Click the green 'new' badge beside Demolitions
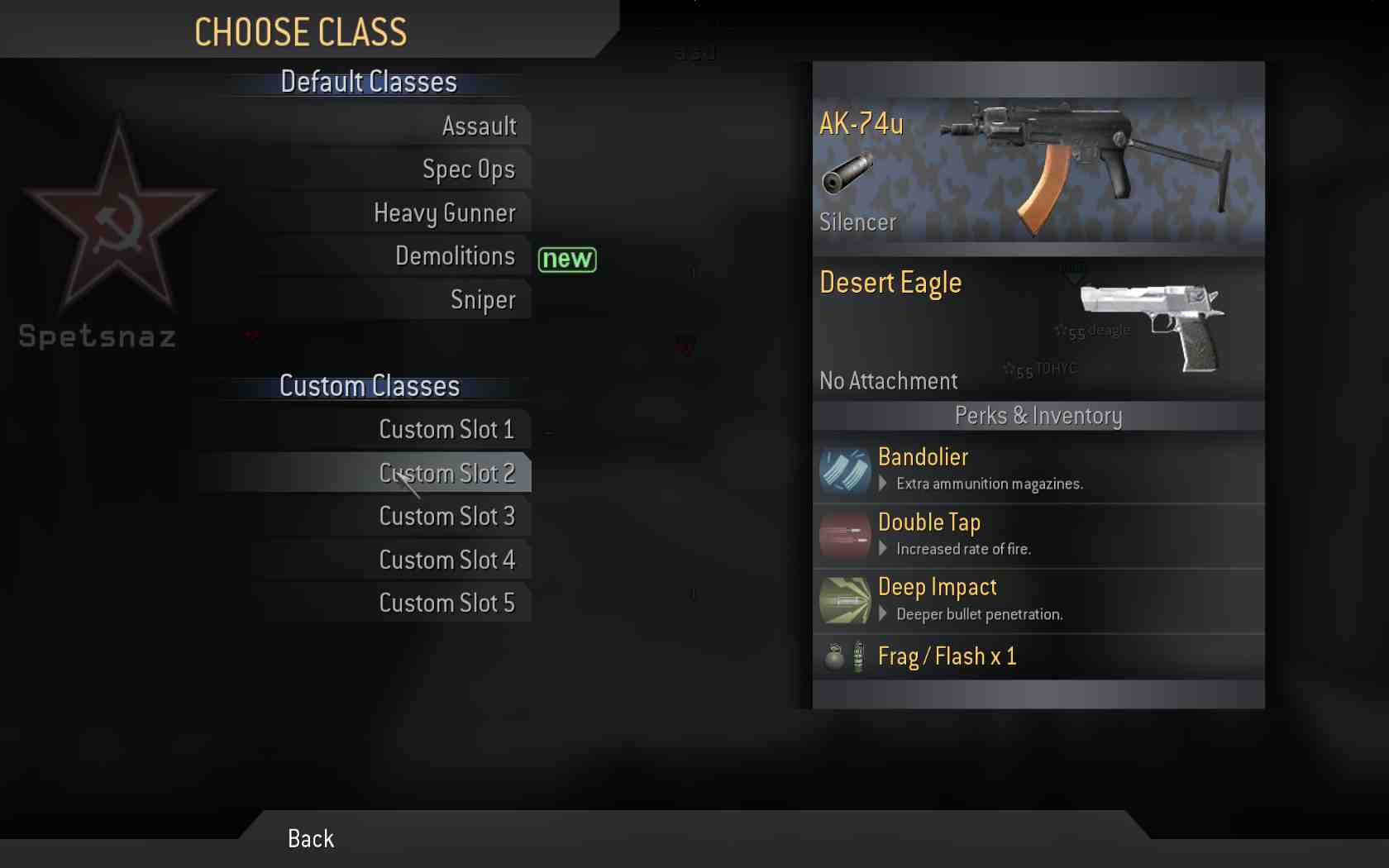Viewport: 1389px width, 868px height. (x=566, y=260)
